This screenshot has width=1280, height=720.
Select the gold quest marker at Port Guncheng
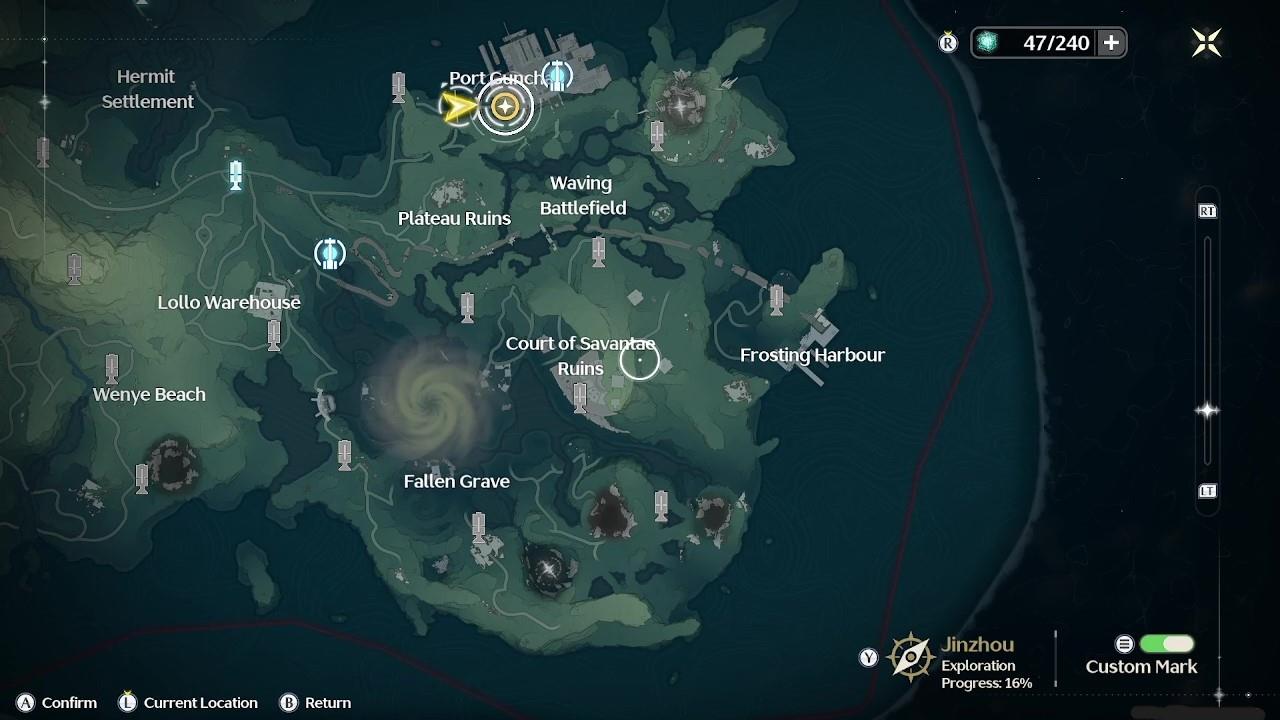click(x=505, y=106)
